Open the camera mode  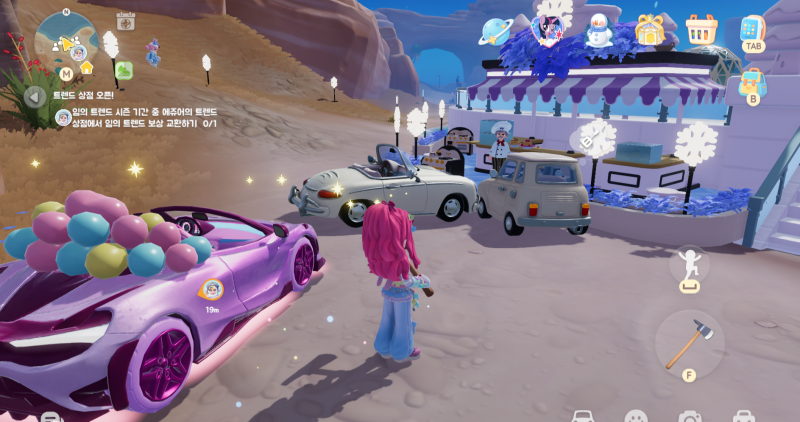689,415
